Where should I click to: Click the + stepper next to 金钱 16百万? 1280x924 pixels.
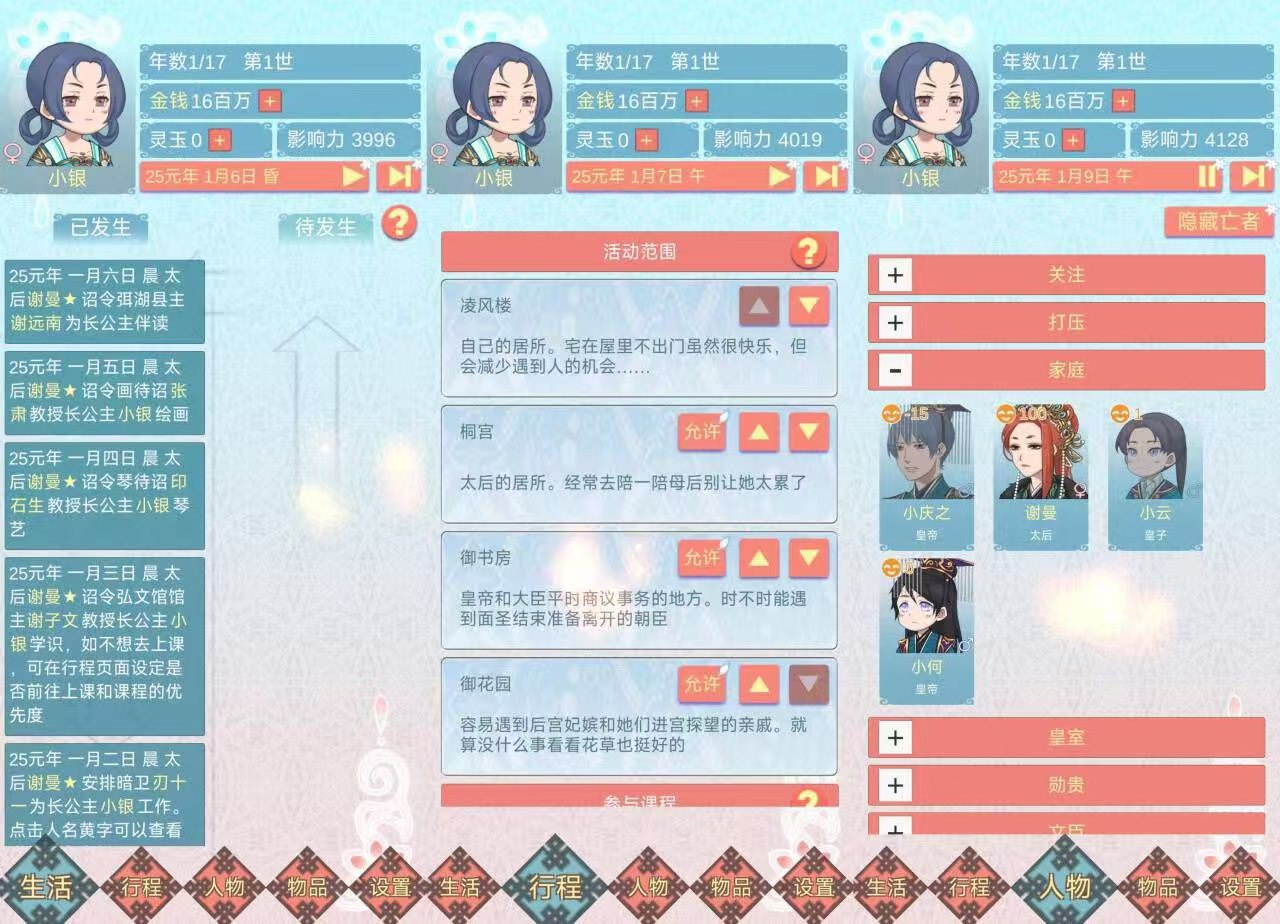click(269, 101)
